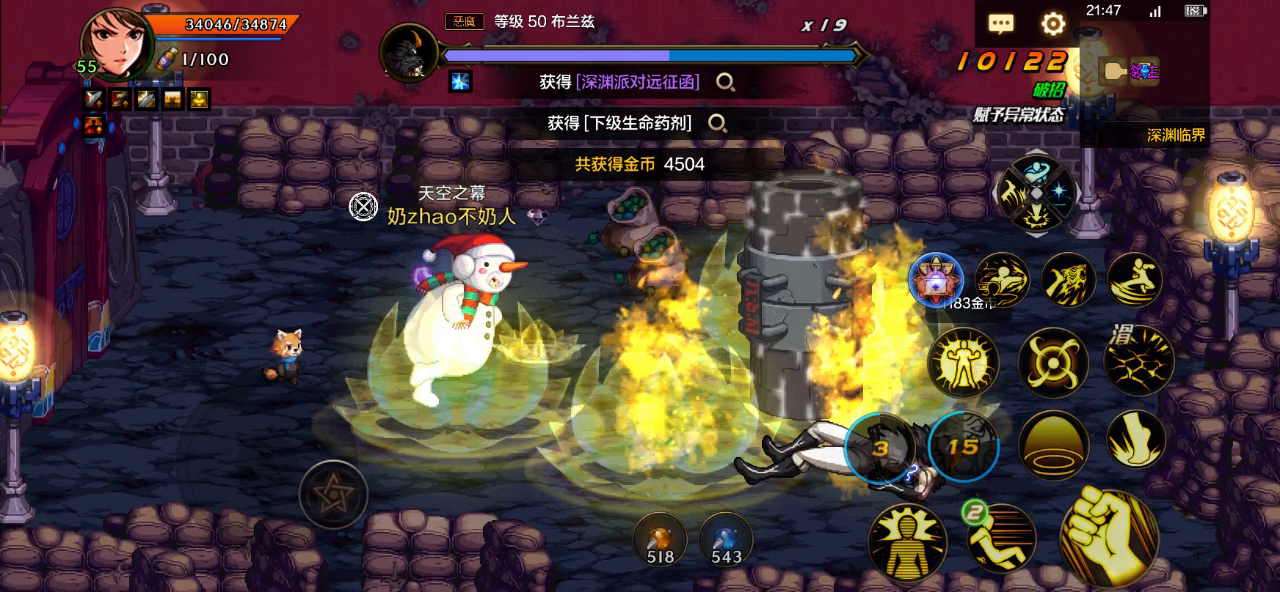Tap the boss portrait icon
The width and height of the screenshot is (1280, 592).
[x=409, y=52]
